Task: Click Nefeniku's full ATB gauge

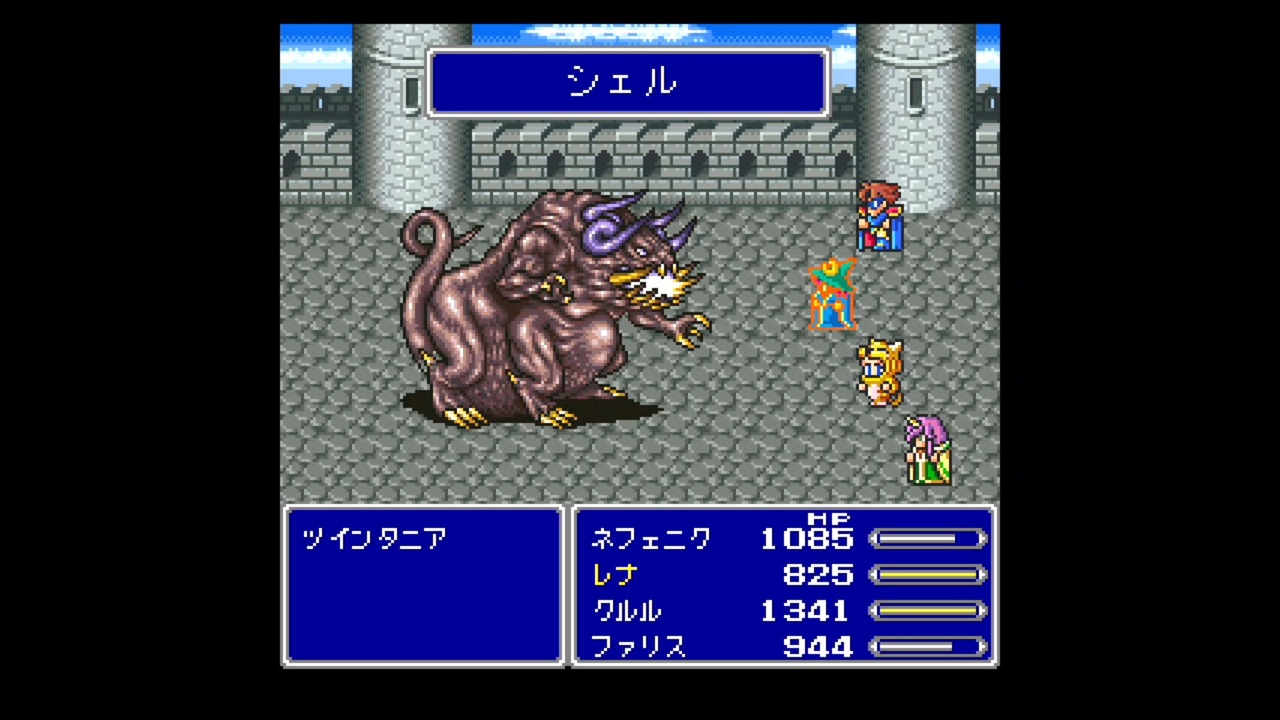Action: [928, 539]
